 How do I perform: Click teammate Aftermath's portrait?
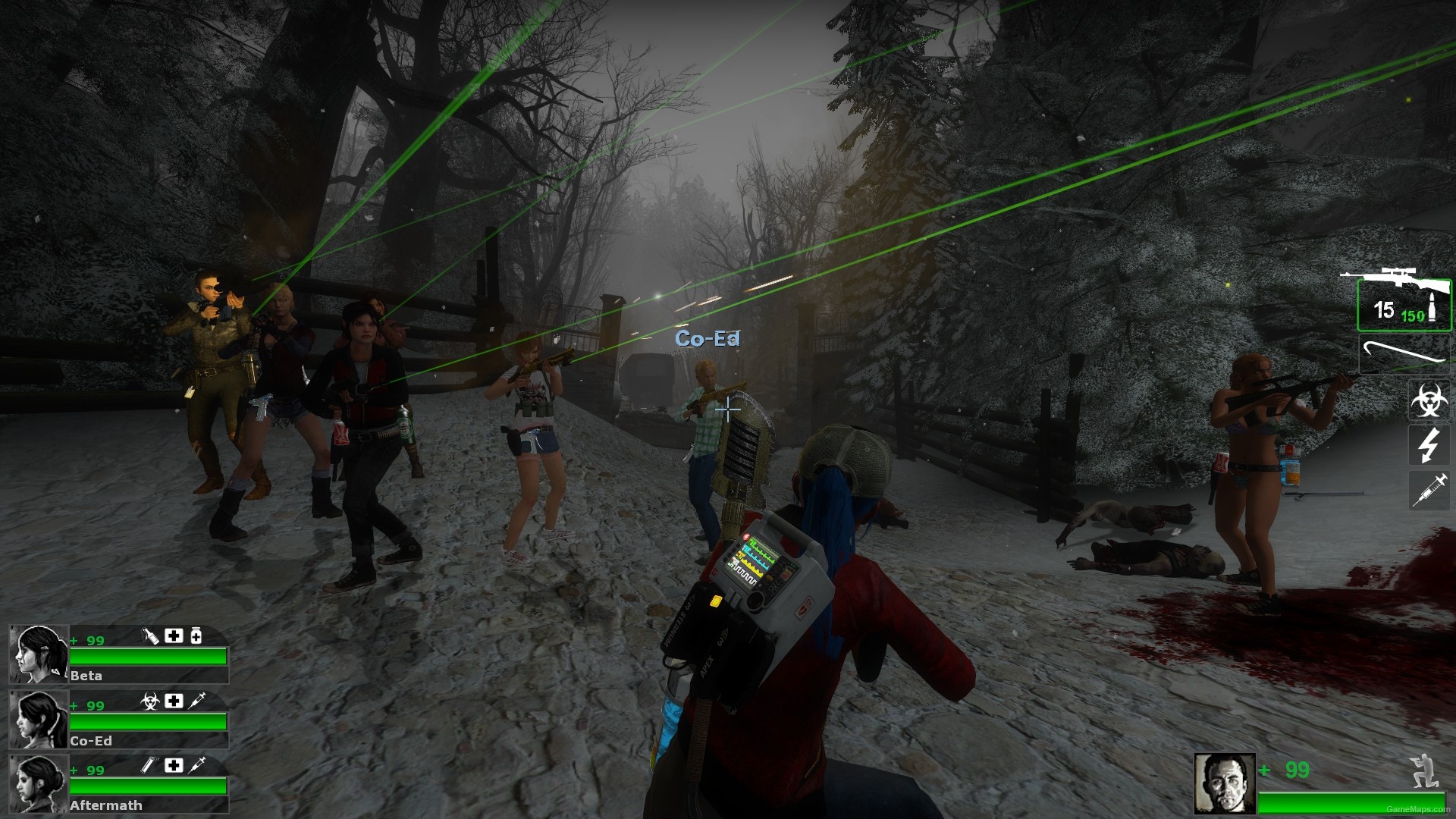39,784
